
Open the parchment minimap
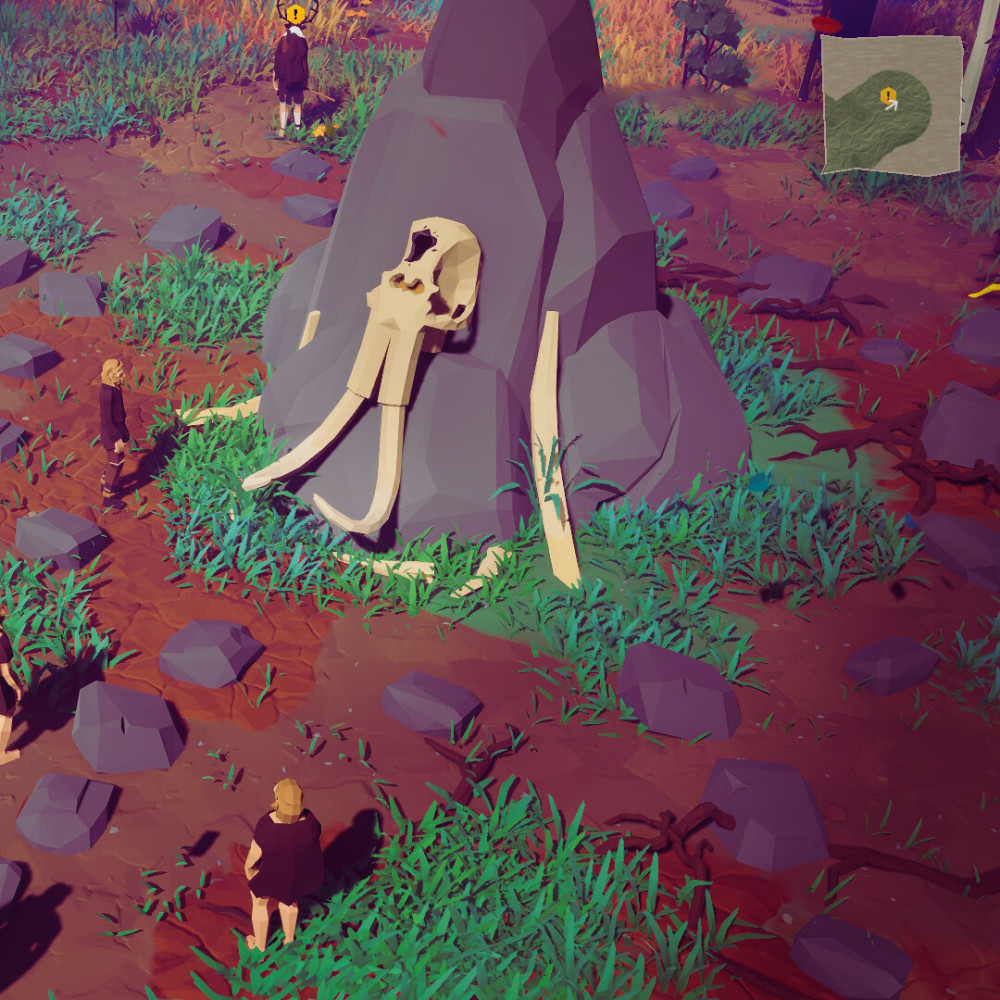click(x=892, y=105)
